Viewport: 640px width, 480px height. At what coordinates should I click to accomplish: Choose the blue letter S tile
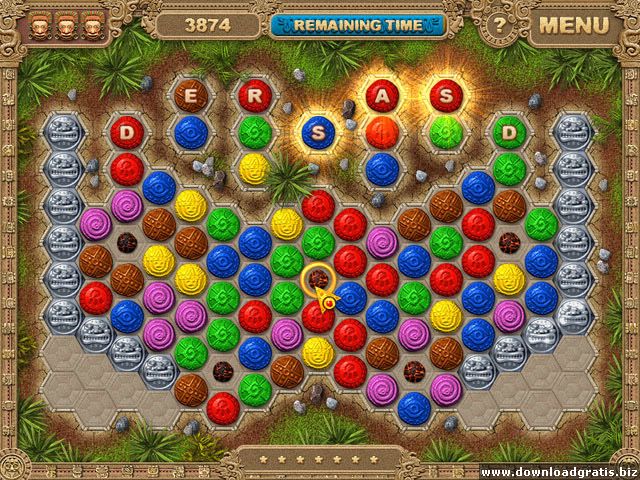(x=318, y=132)
